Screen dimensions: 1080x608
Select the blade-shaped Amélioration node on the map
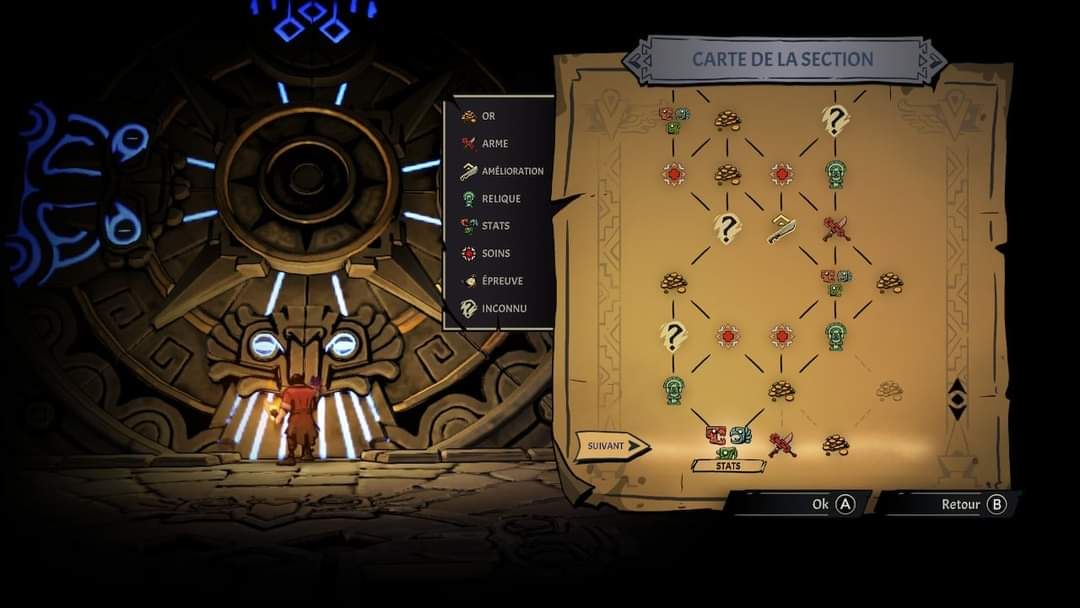(781, 229)
